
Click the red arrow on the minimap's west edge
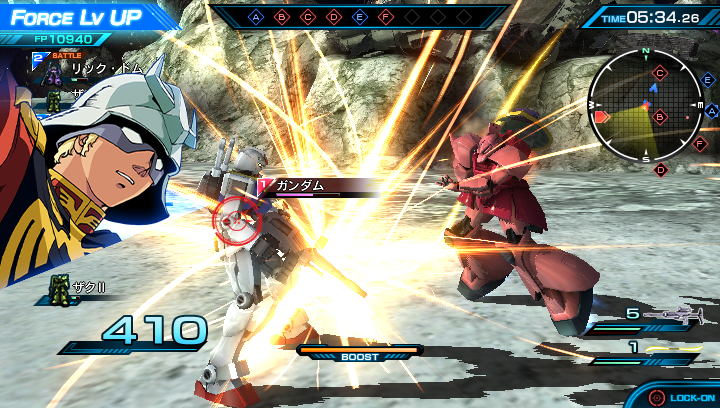[x=601, y=117]
